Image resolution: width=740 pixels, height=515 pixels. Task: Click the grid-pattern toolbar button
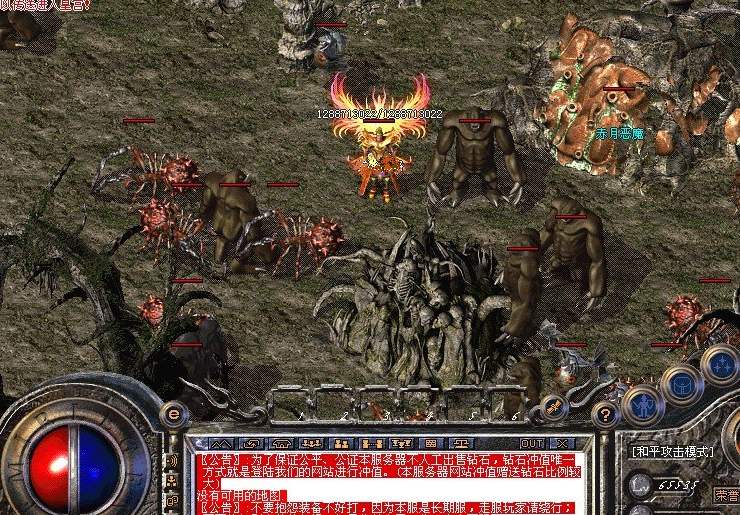pyautogui.click(x=429, y=442)
